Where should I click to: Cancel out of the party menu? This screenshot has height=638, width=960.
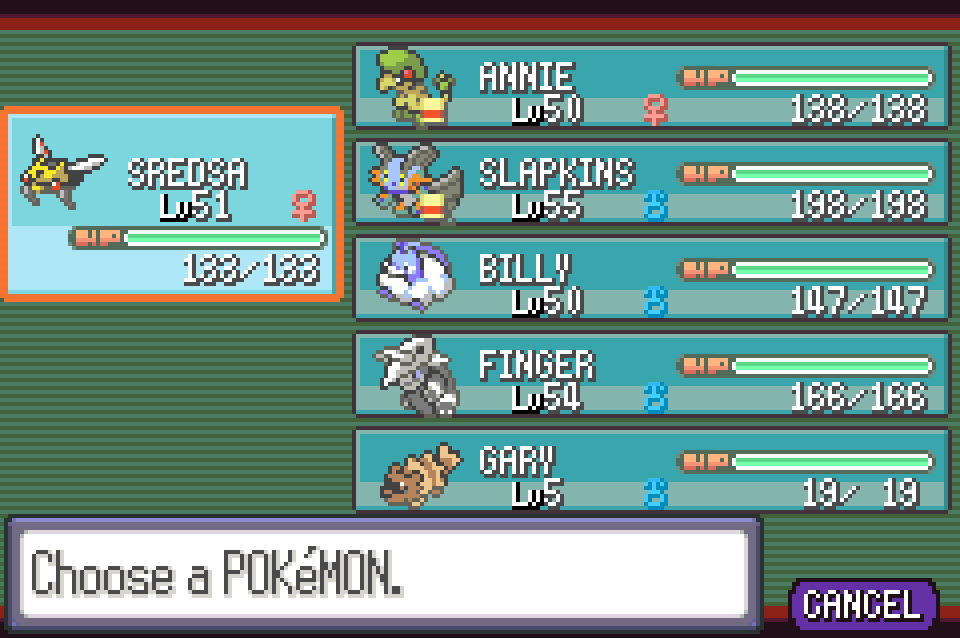(x=862, y=603)
